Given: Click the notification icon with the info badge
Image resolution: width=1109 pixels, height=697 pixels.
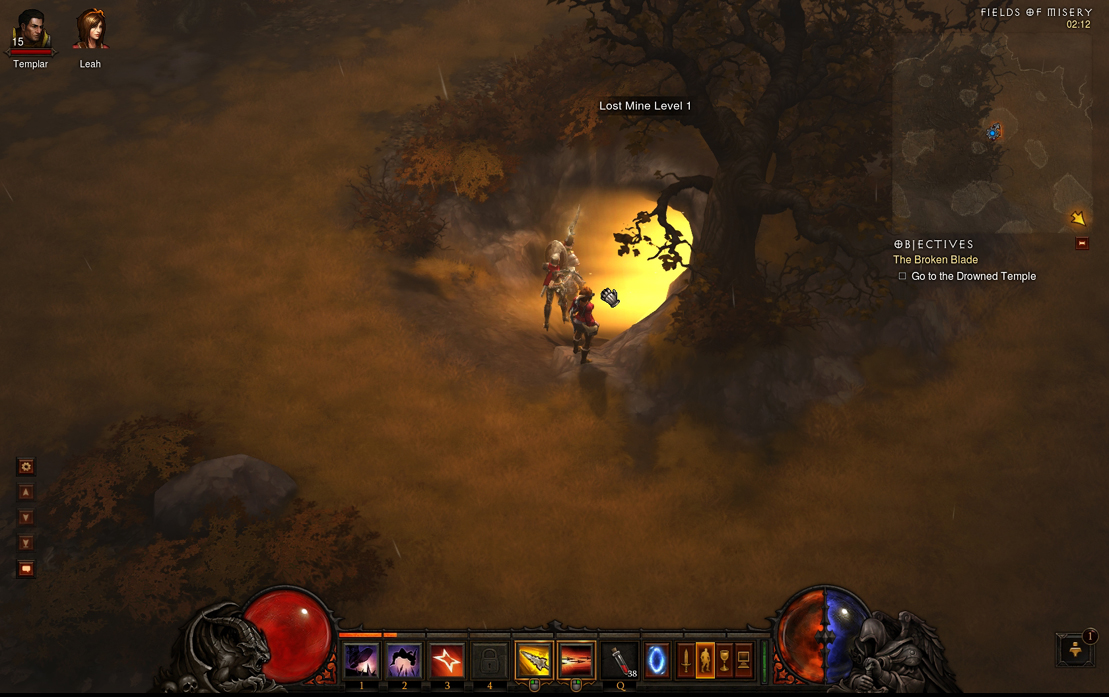Looking at the screenshot, I should coord(1076,649).
